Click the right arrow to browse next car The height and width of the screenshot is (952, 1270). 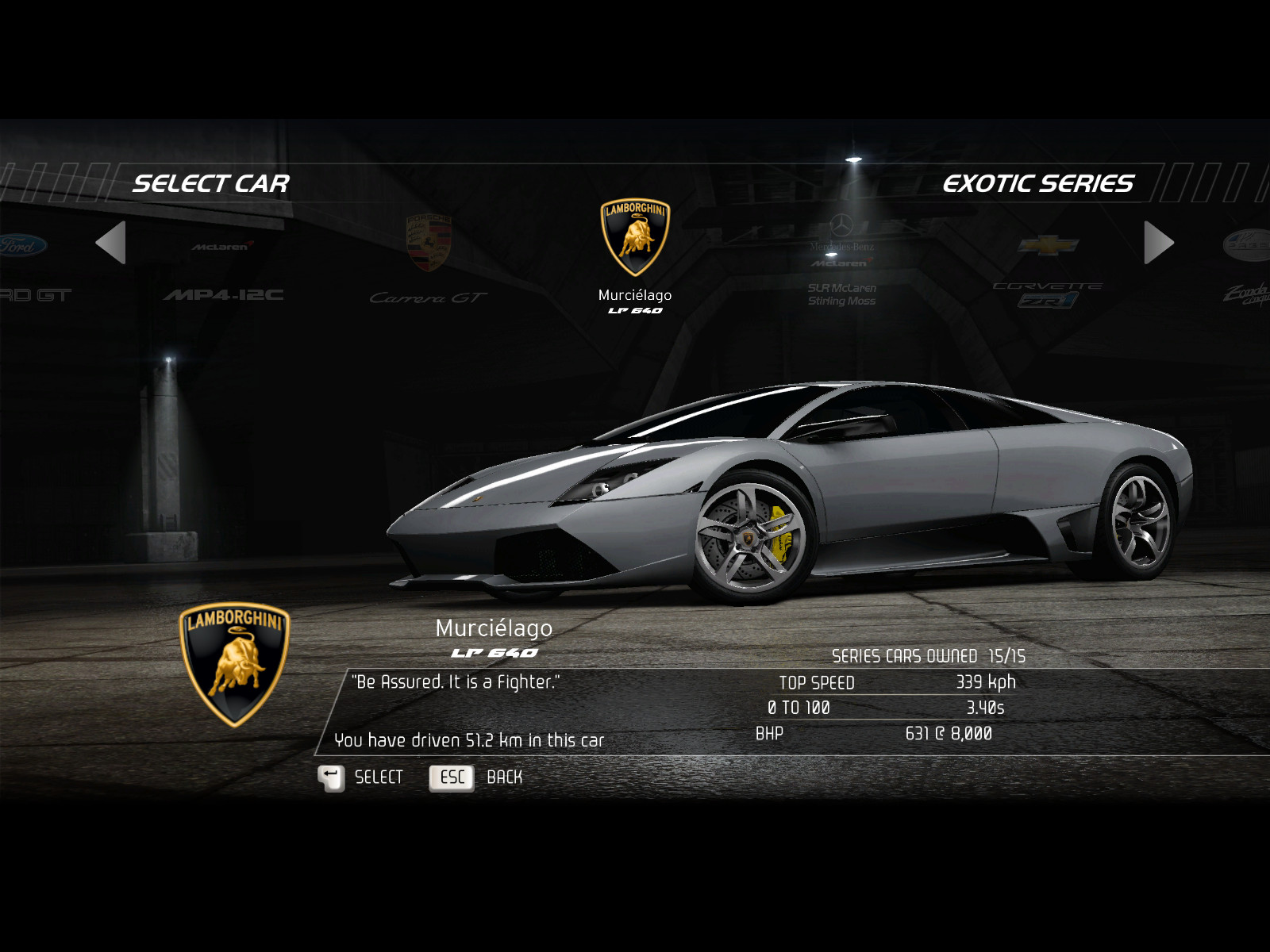click(1158, 243)
